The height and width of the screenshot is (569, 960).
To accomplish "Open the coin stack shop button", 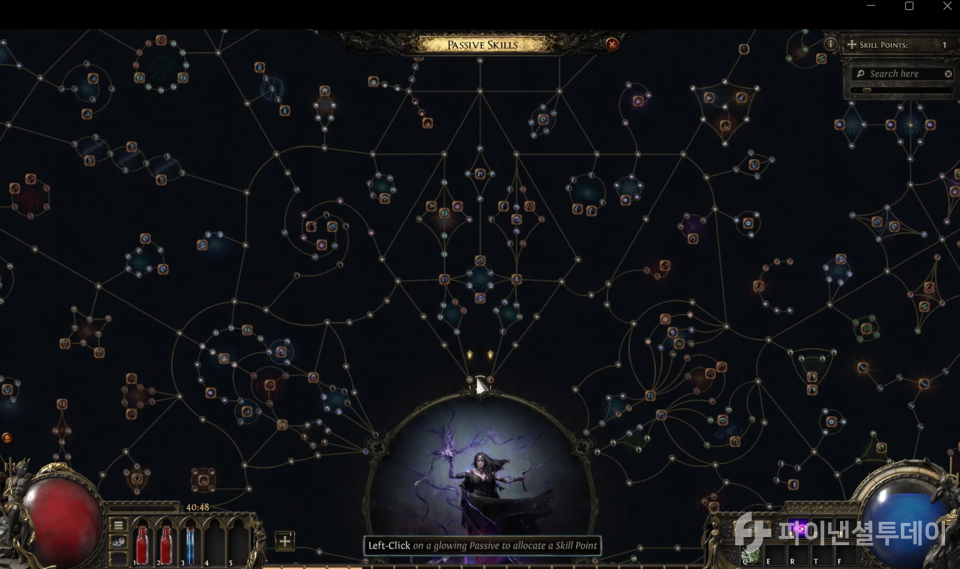I will [x=118, y=542].
